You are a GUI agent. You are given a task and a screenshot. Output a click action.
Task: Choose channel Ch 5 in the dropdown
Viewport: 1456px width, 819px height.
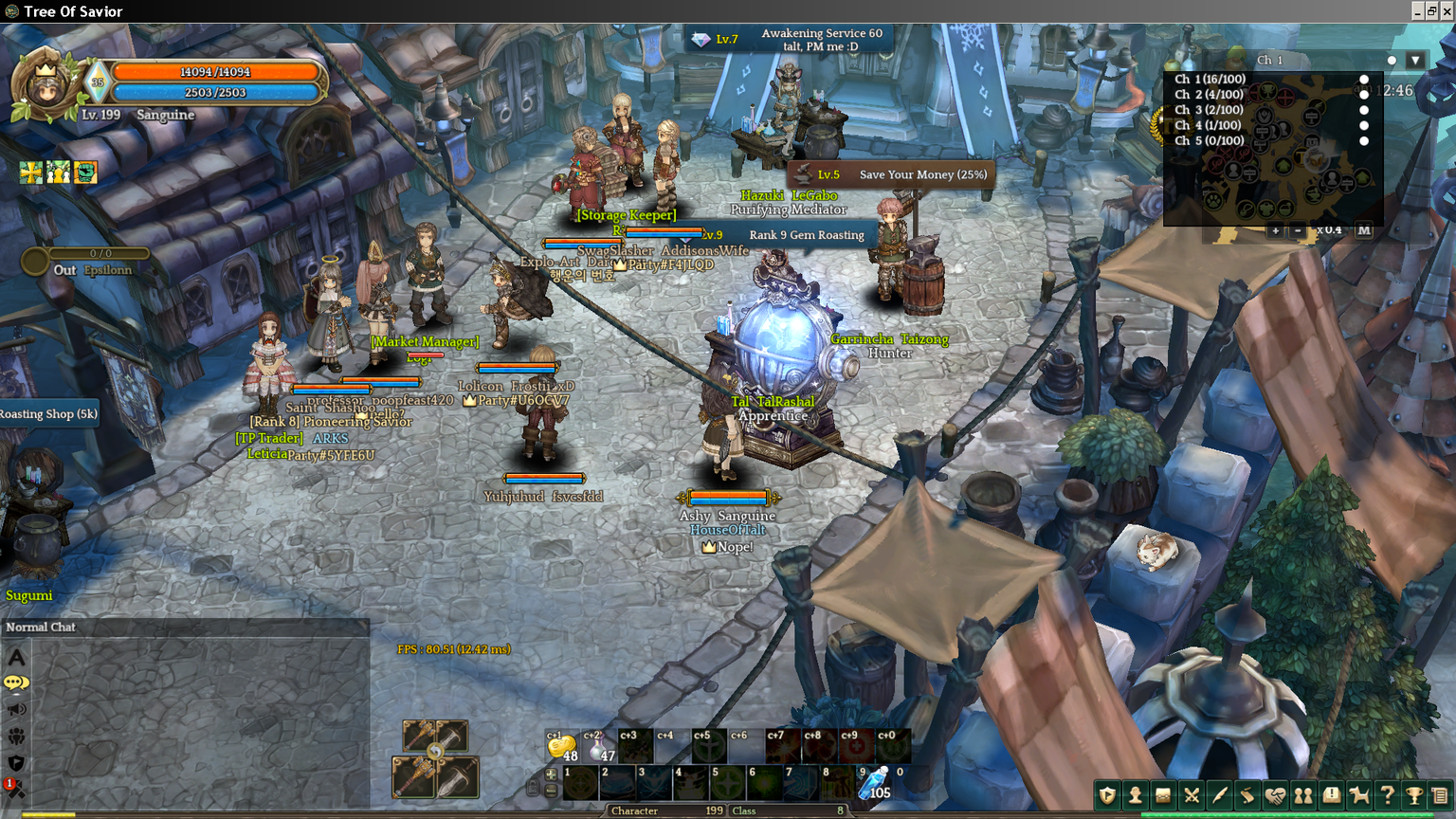point(1210,140)
